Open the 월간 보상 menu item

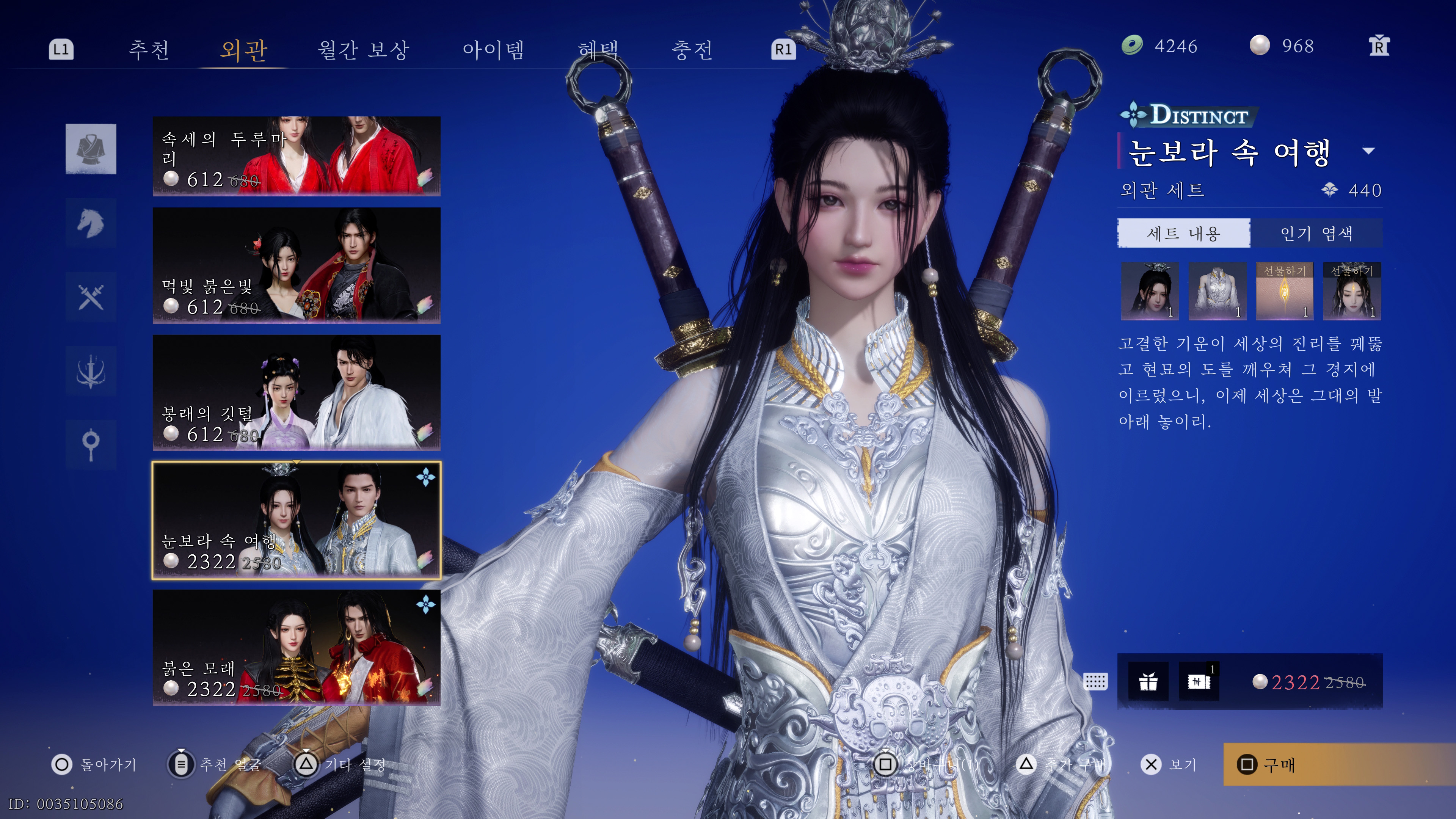pos(364,50)
